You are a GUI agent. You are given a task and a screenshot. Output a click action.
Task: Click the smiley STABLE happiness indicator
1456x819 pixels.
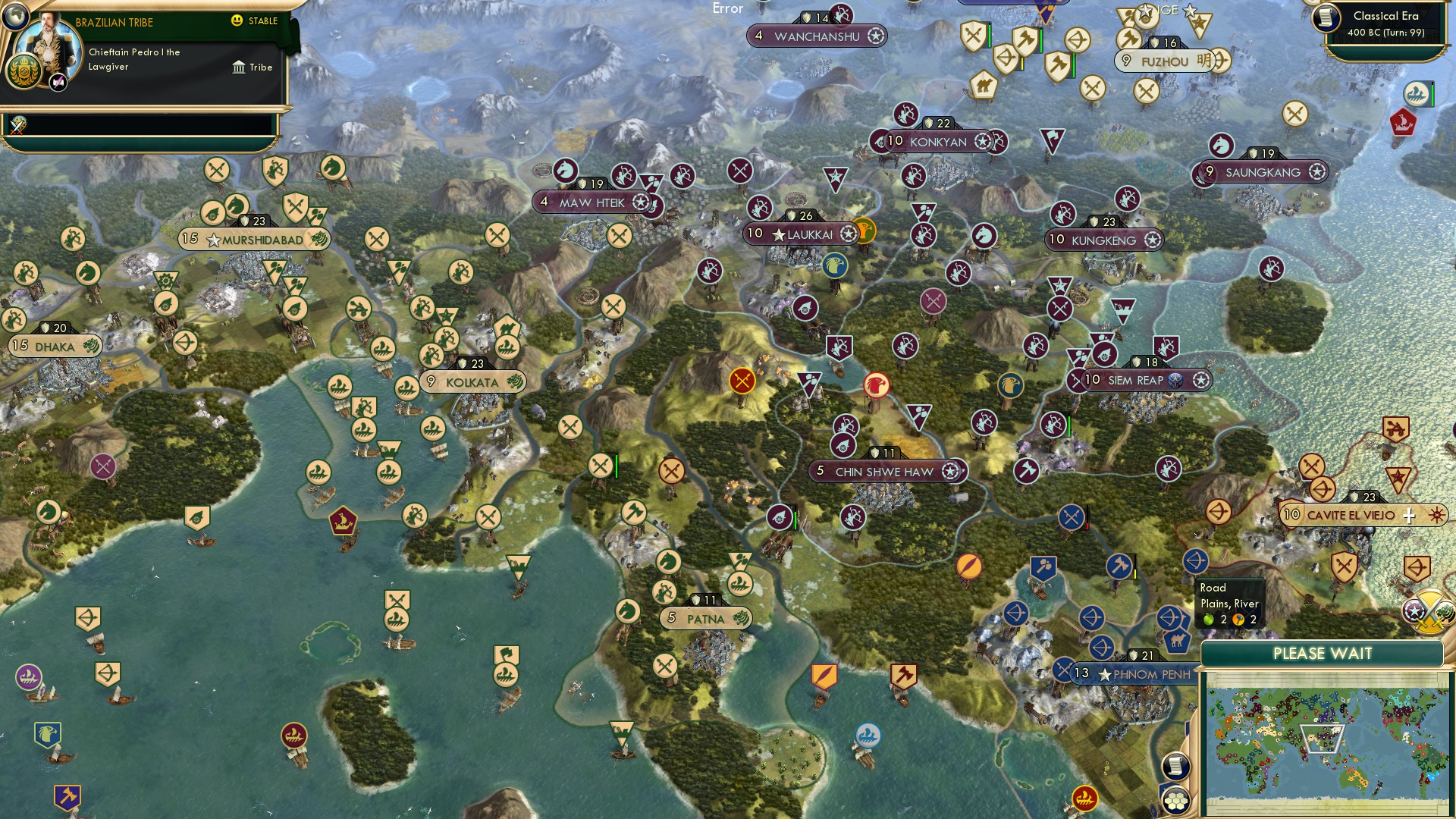coord(236,20)
